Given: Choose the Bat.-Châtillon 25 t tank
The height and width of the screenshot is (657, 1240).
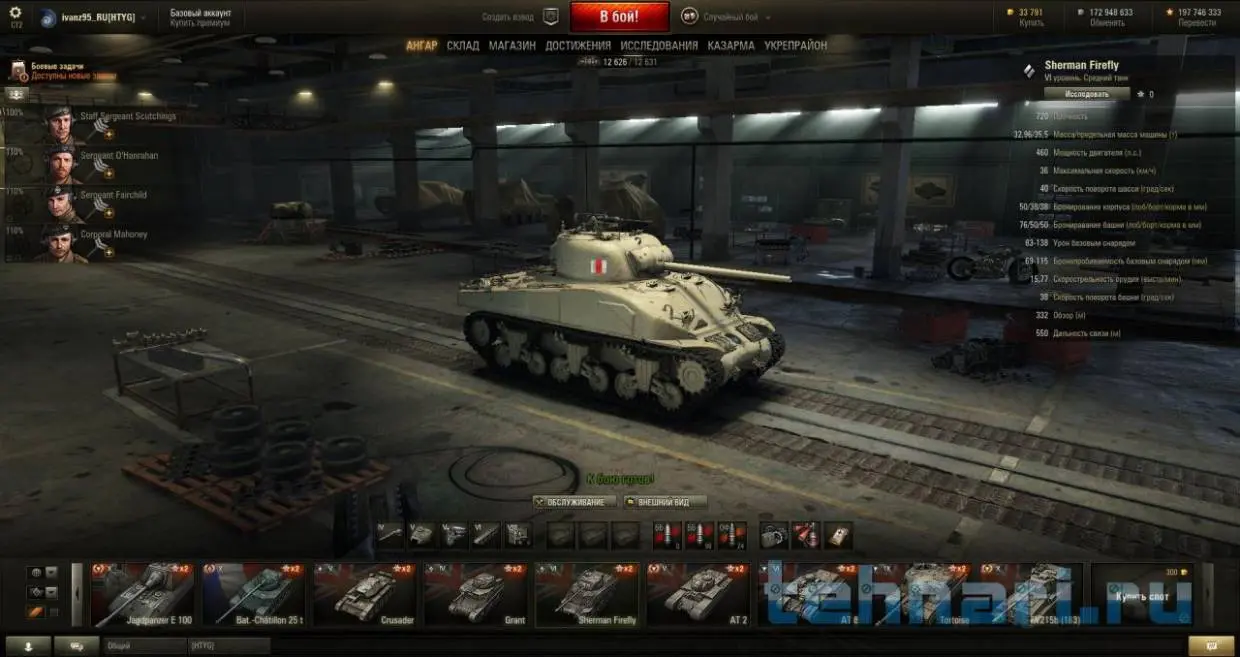Looking at the screenshot, I should (x=253, y=594).
